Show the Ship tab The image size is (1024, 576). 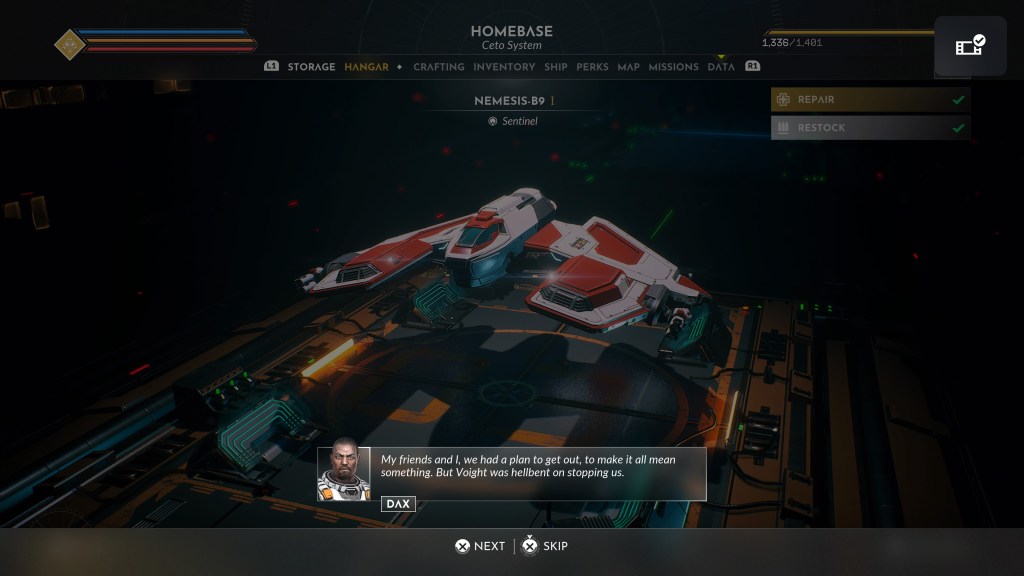click(556, 67)
